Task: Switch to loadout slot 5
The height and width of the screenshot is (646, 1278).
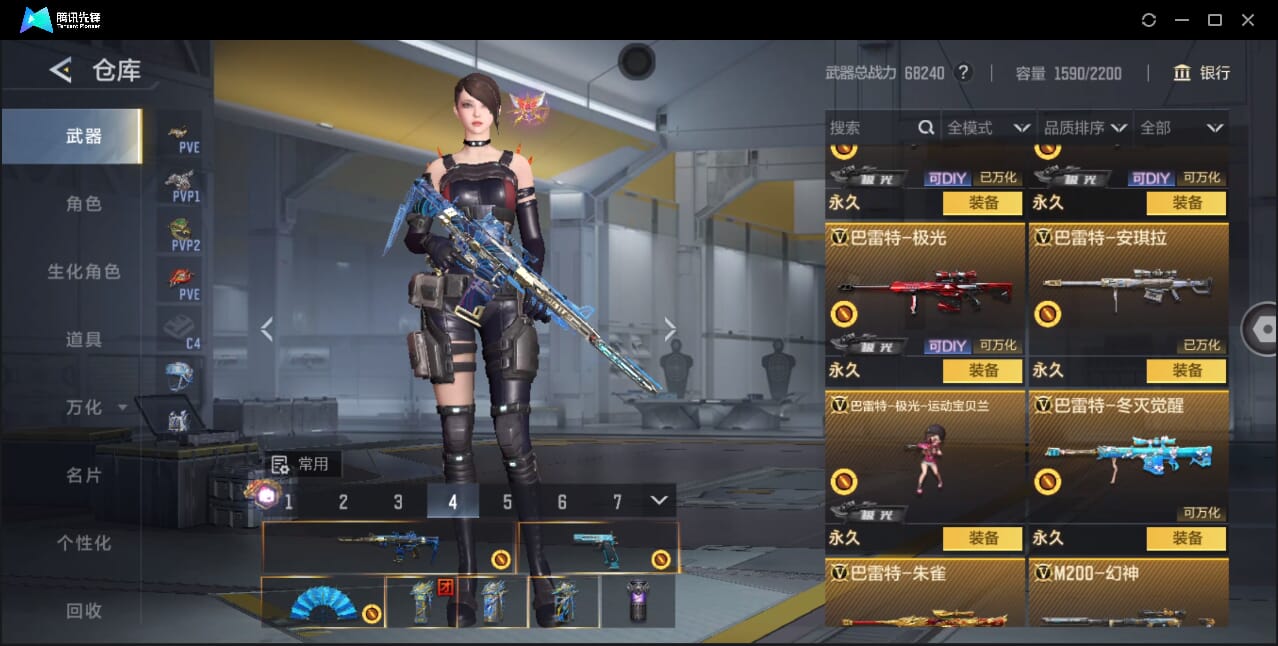Action: click(507, 502)
